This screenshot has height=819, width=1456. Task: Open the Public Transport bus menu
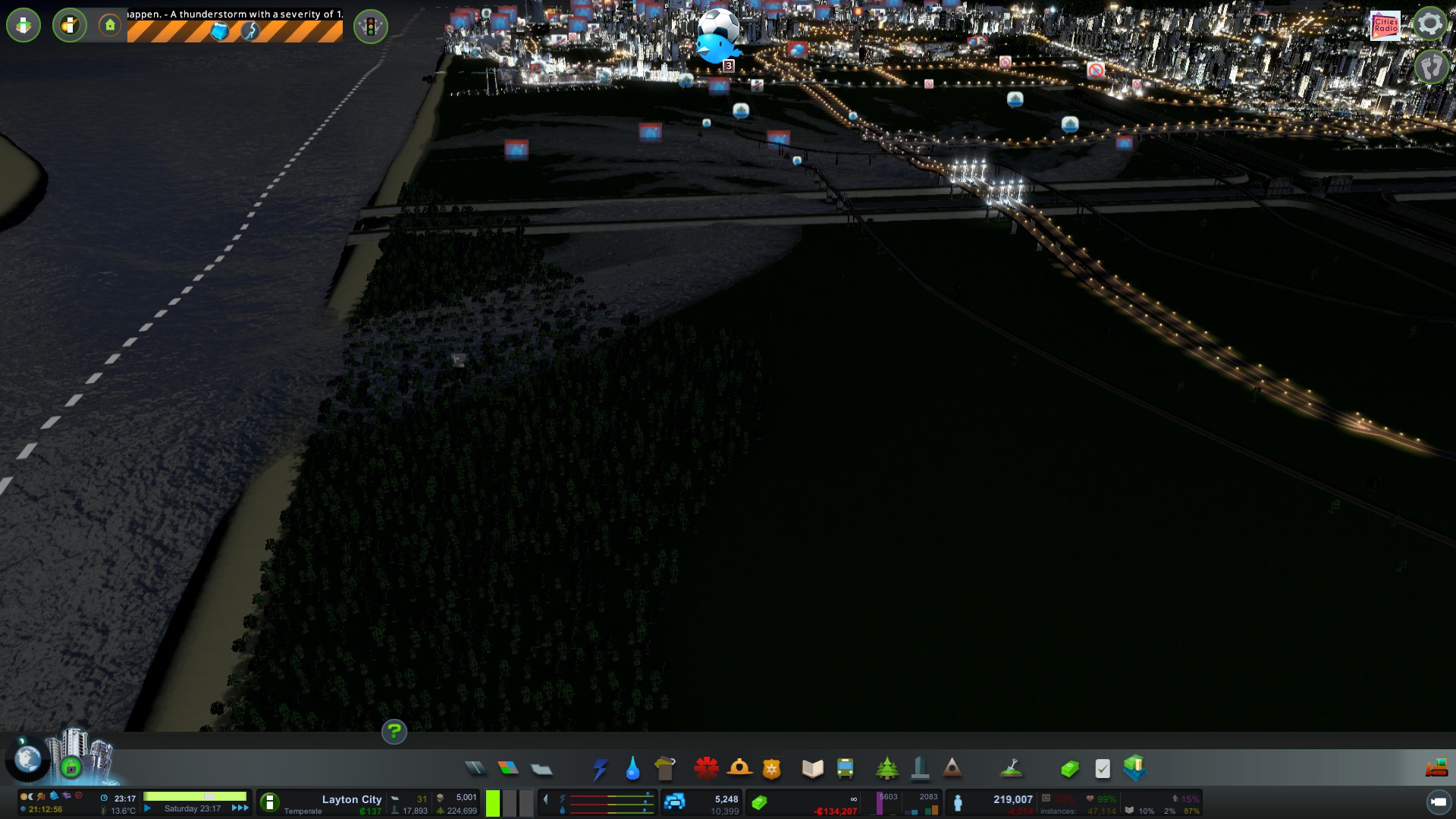(845, 769)
